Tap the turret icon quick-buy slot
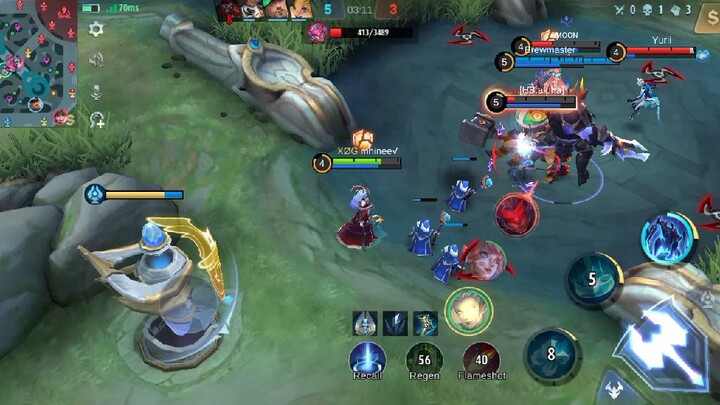Viewport: 720px width, 405px height. pos(366,323)
